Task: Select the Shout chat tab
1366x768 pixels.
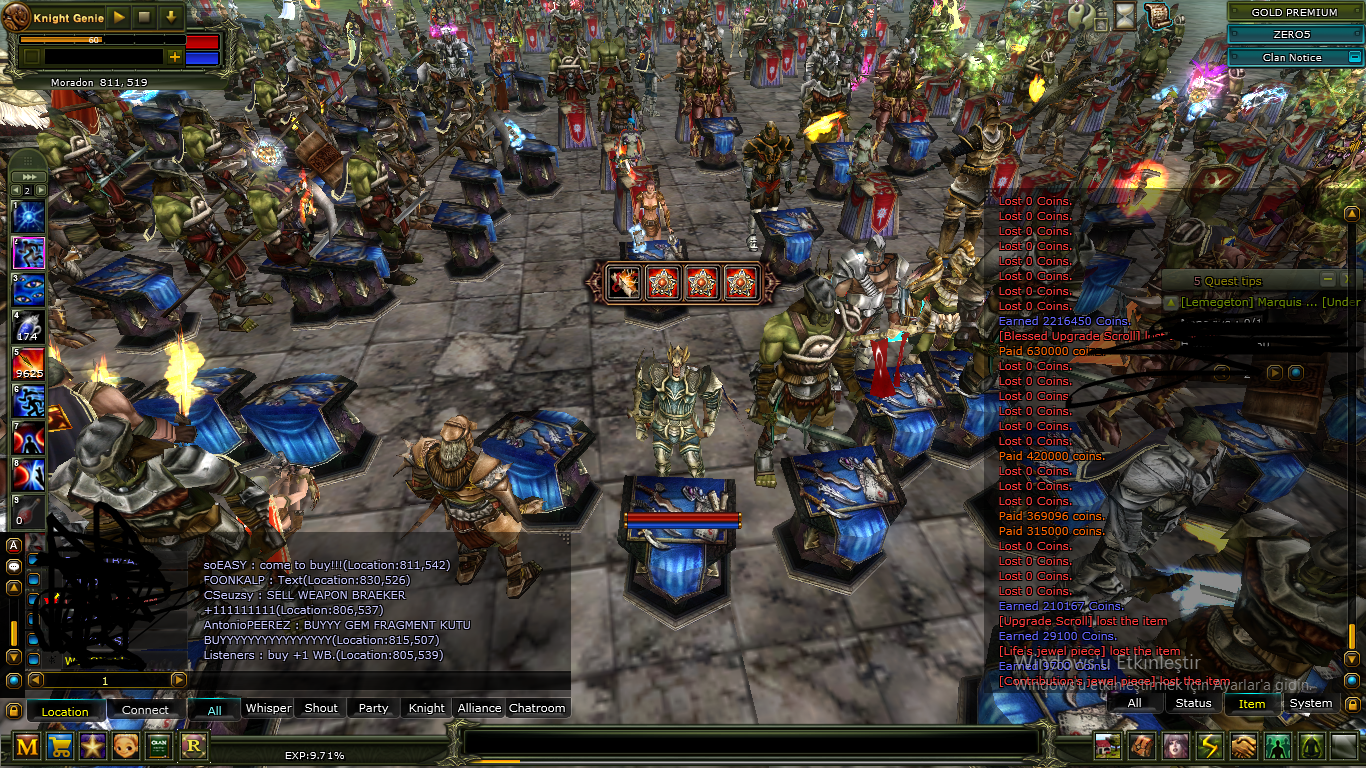Action: coord(321,708)
